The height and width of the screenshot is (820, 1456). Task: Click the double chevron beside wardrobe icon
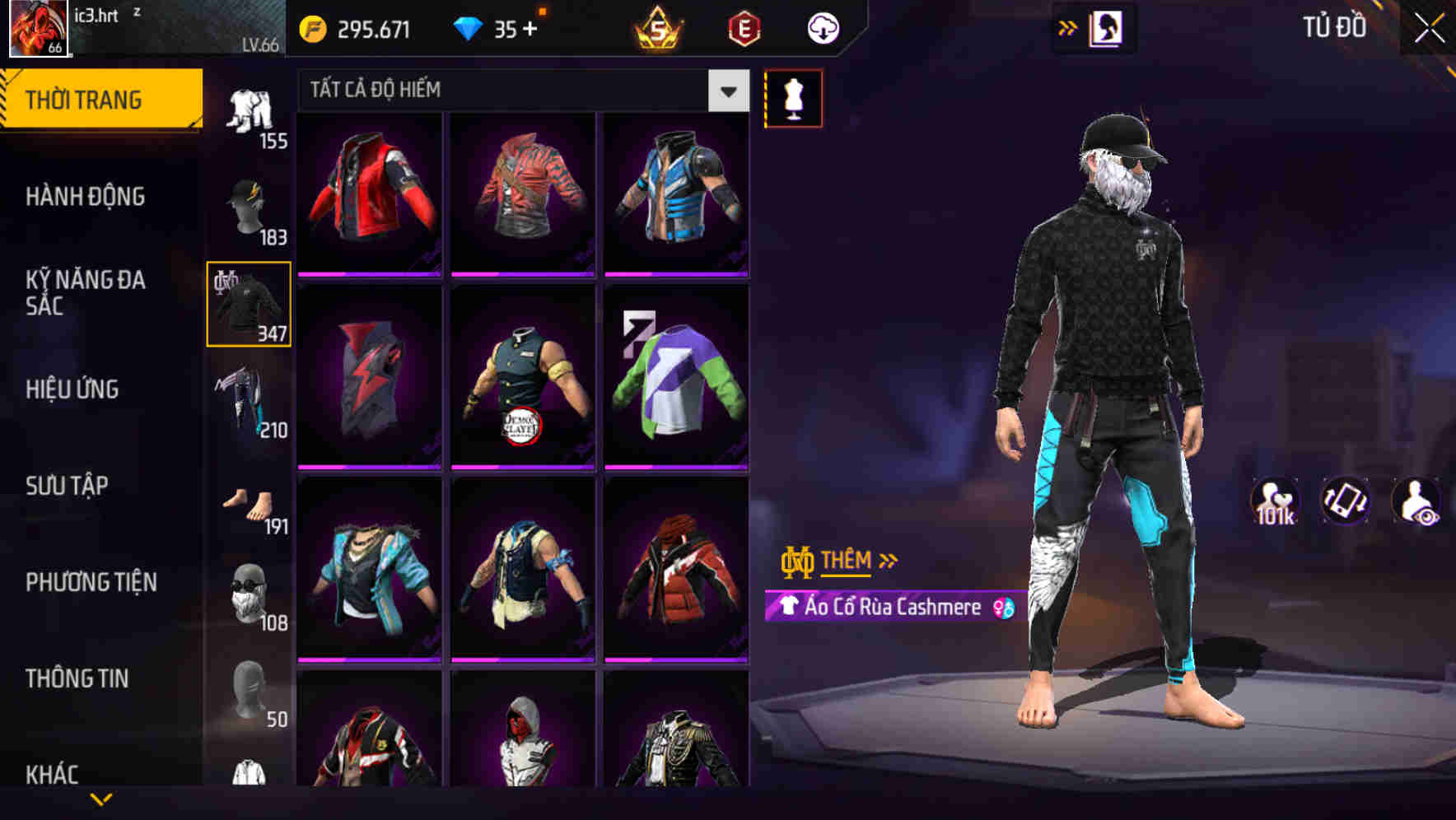[x=1068, y=27]
